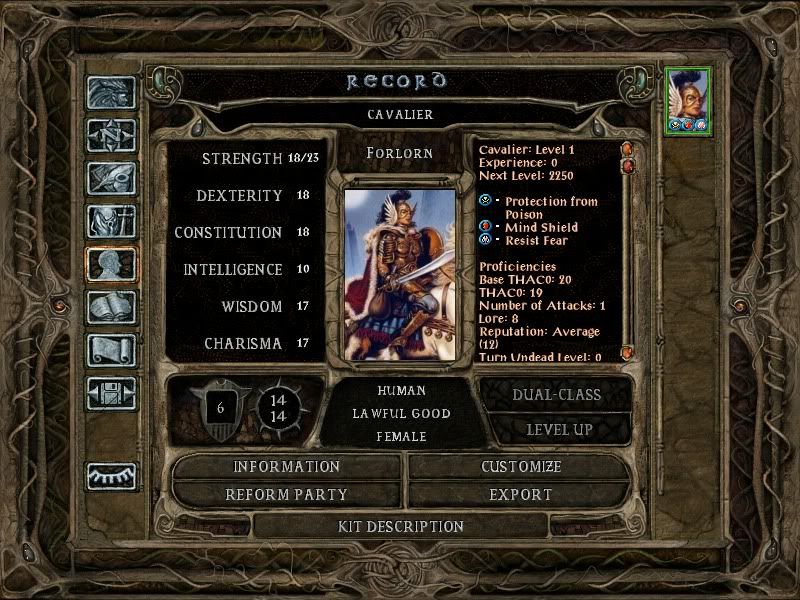Viewport: 800px width, 600px height.
Task: Choose the Dual-Class button
Action: coord(556,394)
